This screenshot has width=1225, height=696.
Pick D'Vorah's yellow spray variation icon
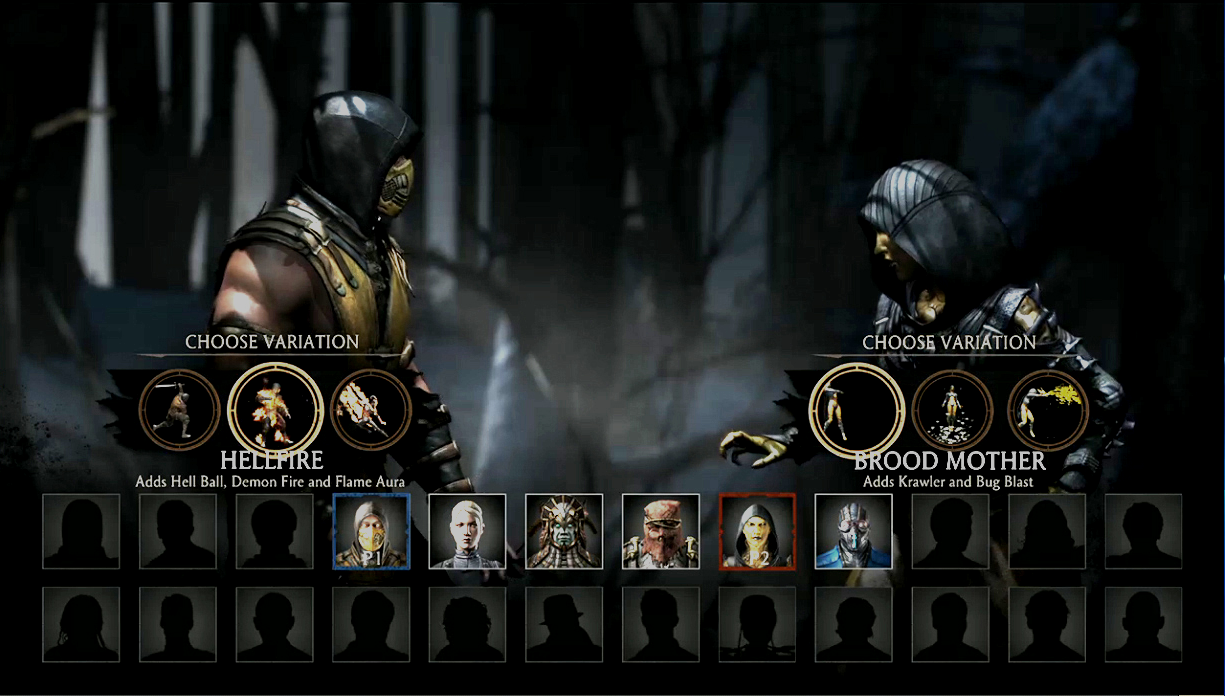(1047, 409)
